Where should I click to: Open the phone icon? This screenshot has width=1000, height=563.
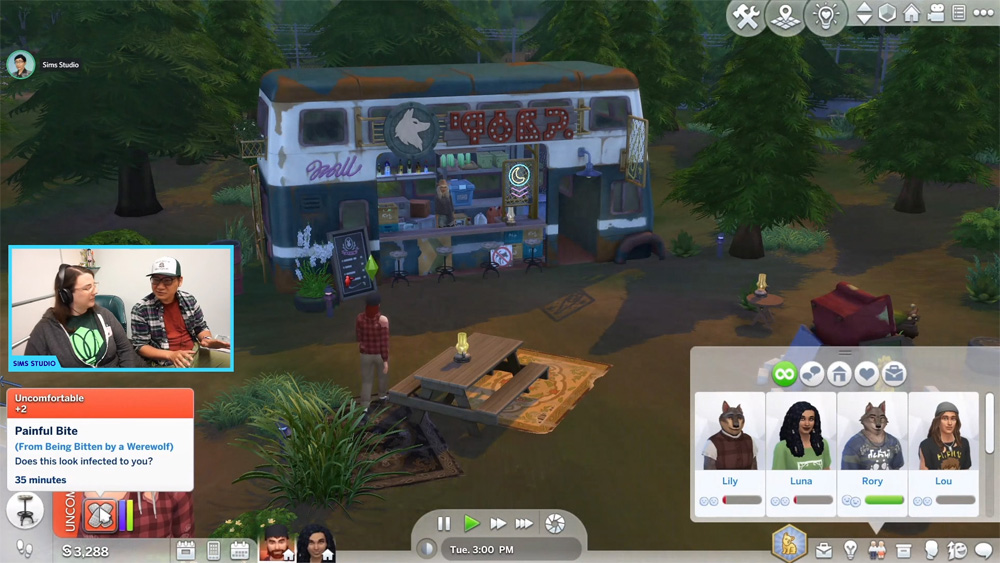pyautogui.click(x=213, y=550)
